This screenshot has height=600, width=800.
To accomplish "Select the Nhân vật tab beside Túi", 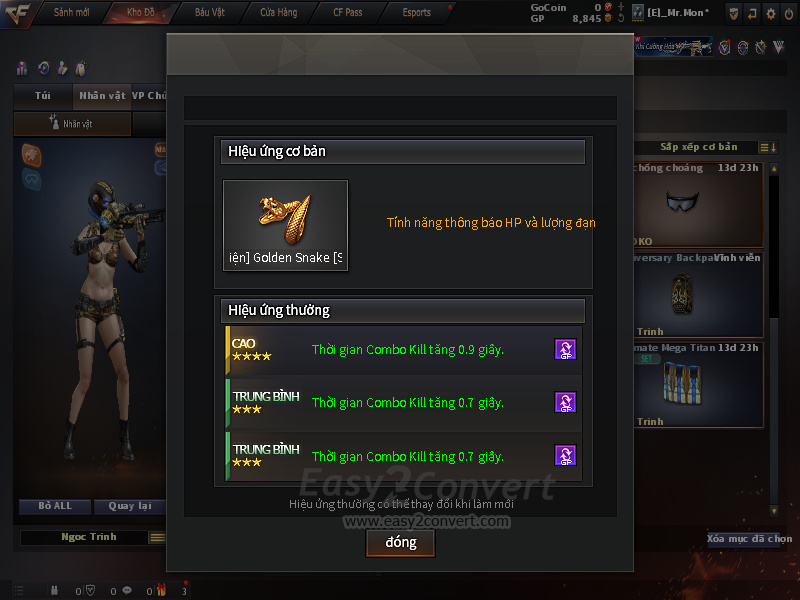I will 102,96.
